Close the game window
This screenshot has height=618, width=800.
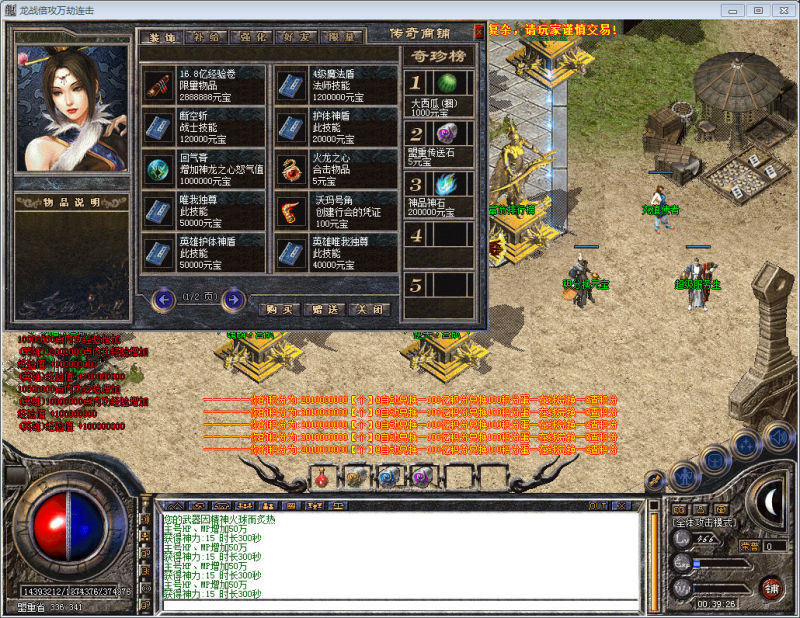click(782, 9)
